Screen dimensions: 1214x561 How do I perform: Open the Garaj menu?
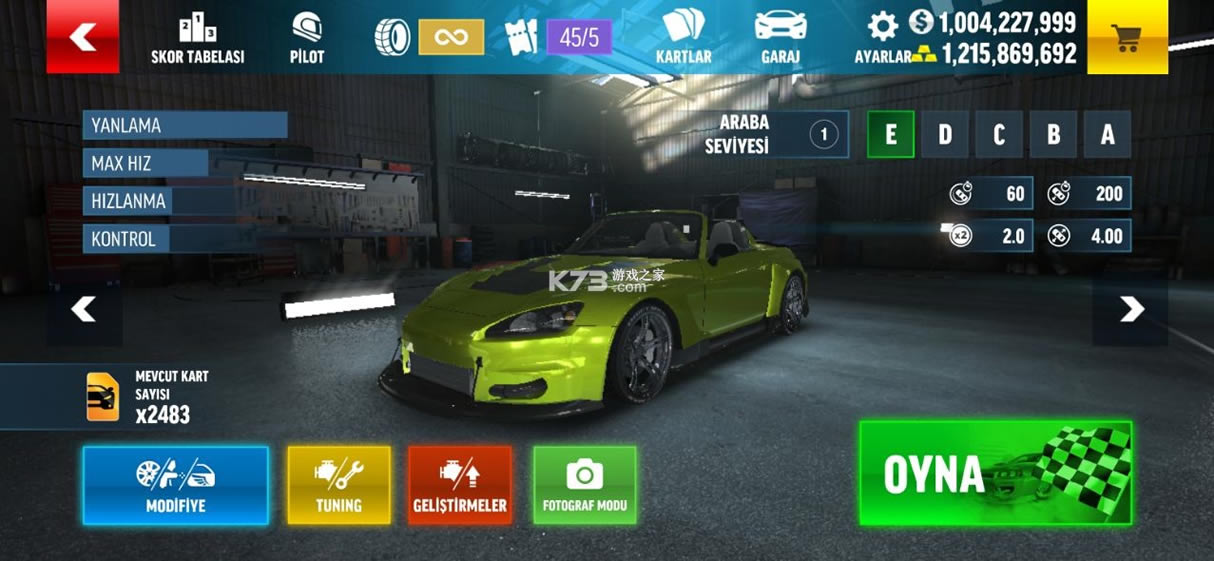tap(780, 40)
